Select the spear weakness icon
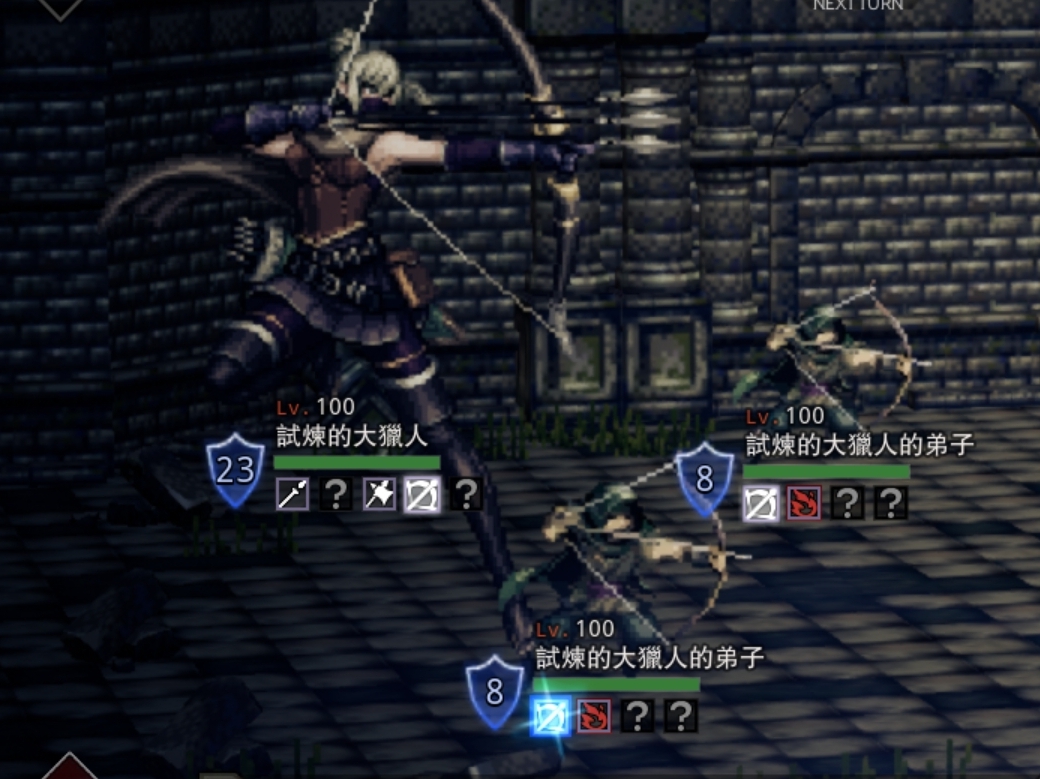The height and width of the screenshot is (779, 1040). click(x=293, y=494)
